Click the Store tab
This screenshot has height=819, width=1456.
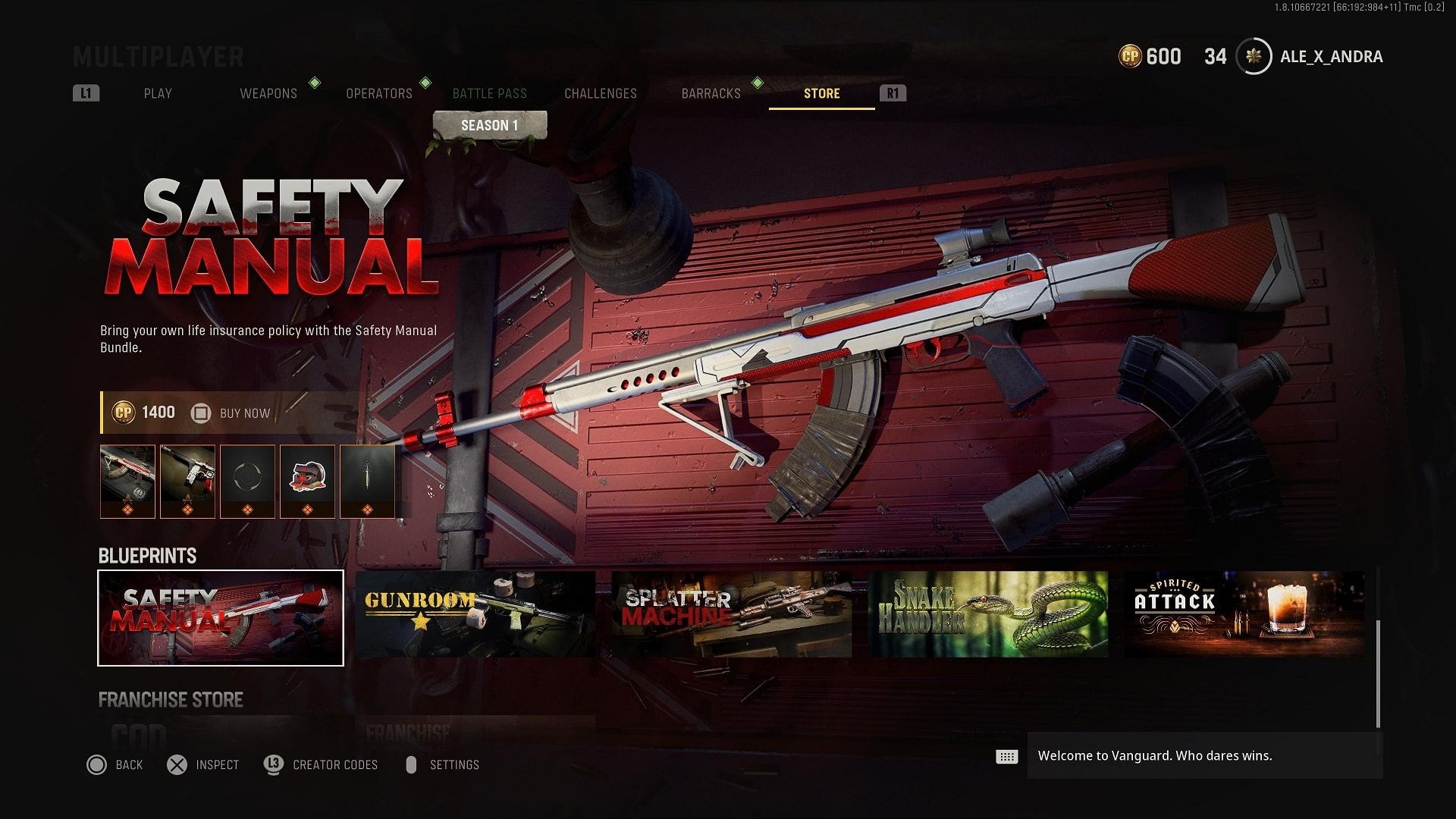[821, 93]
